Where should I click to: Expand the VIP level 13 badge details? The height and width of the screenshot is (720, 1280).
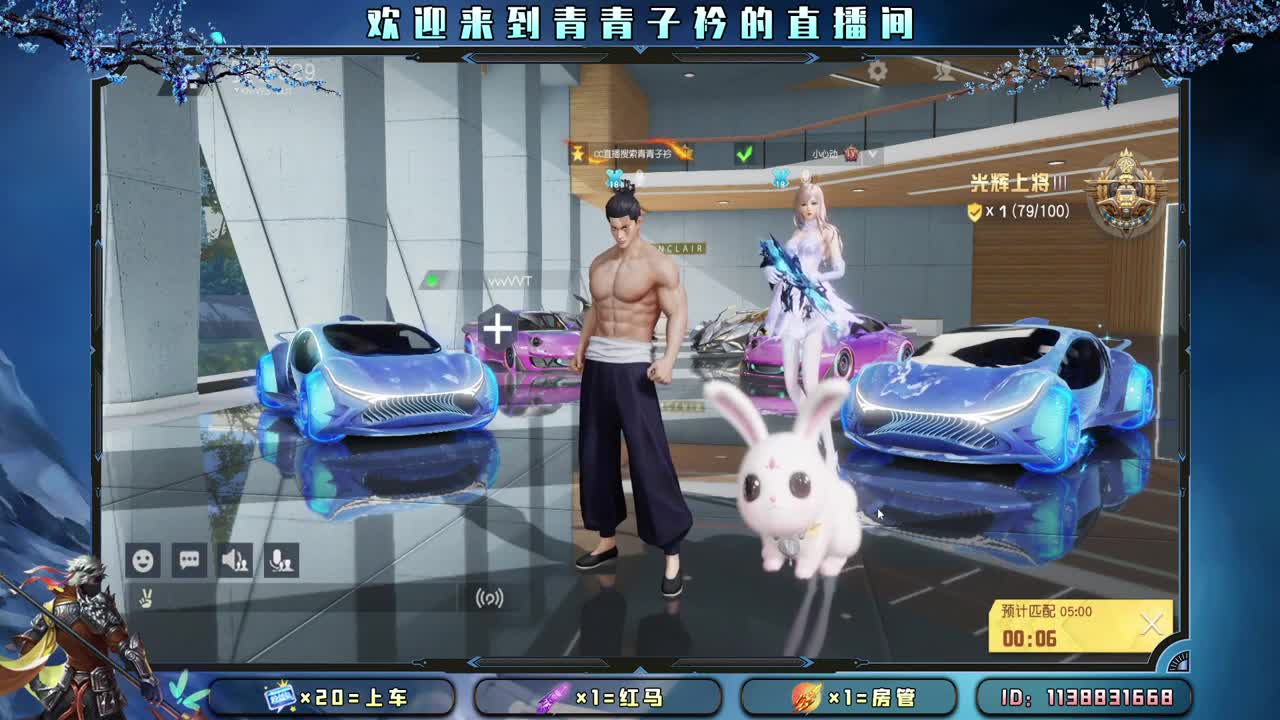(x=852, y=154)
